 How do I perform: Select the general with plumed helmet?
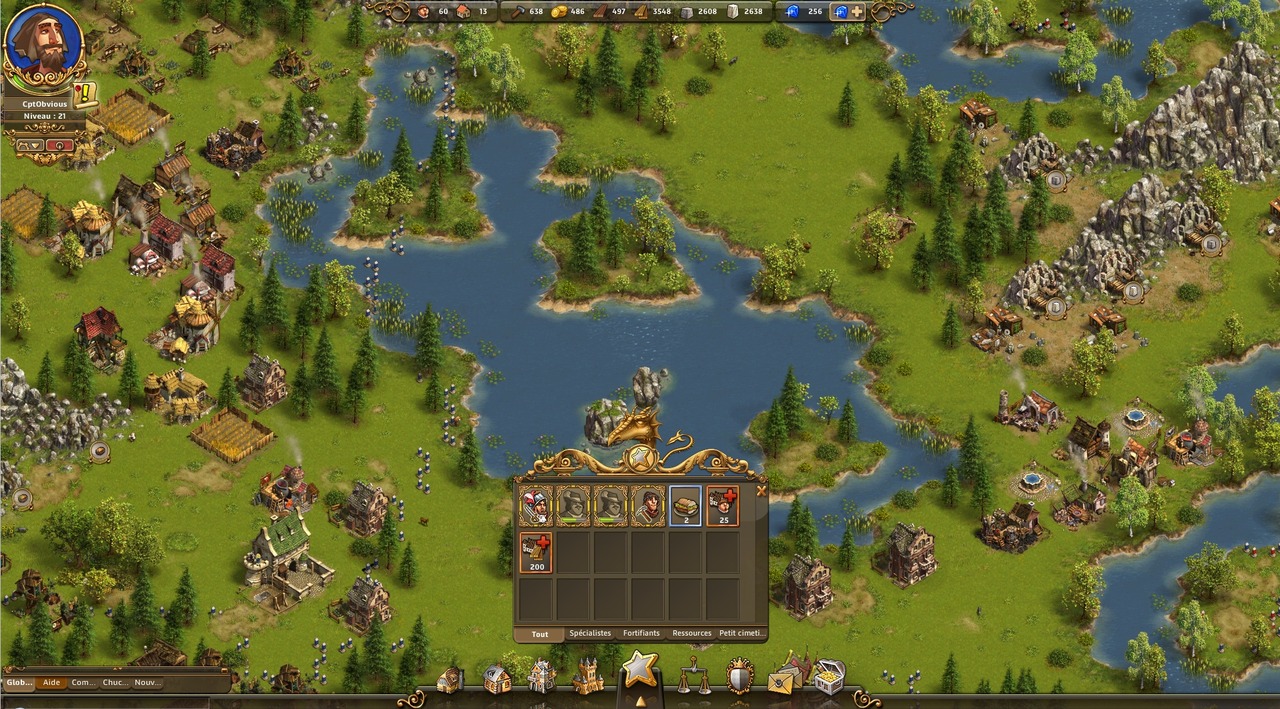pyautogui.click(x=536, y=506)
